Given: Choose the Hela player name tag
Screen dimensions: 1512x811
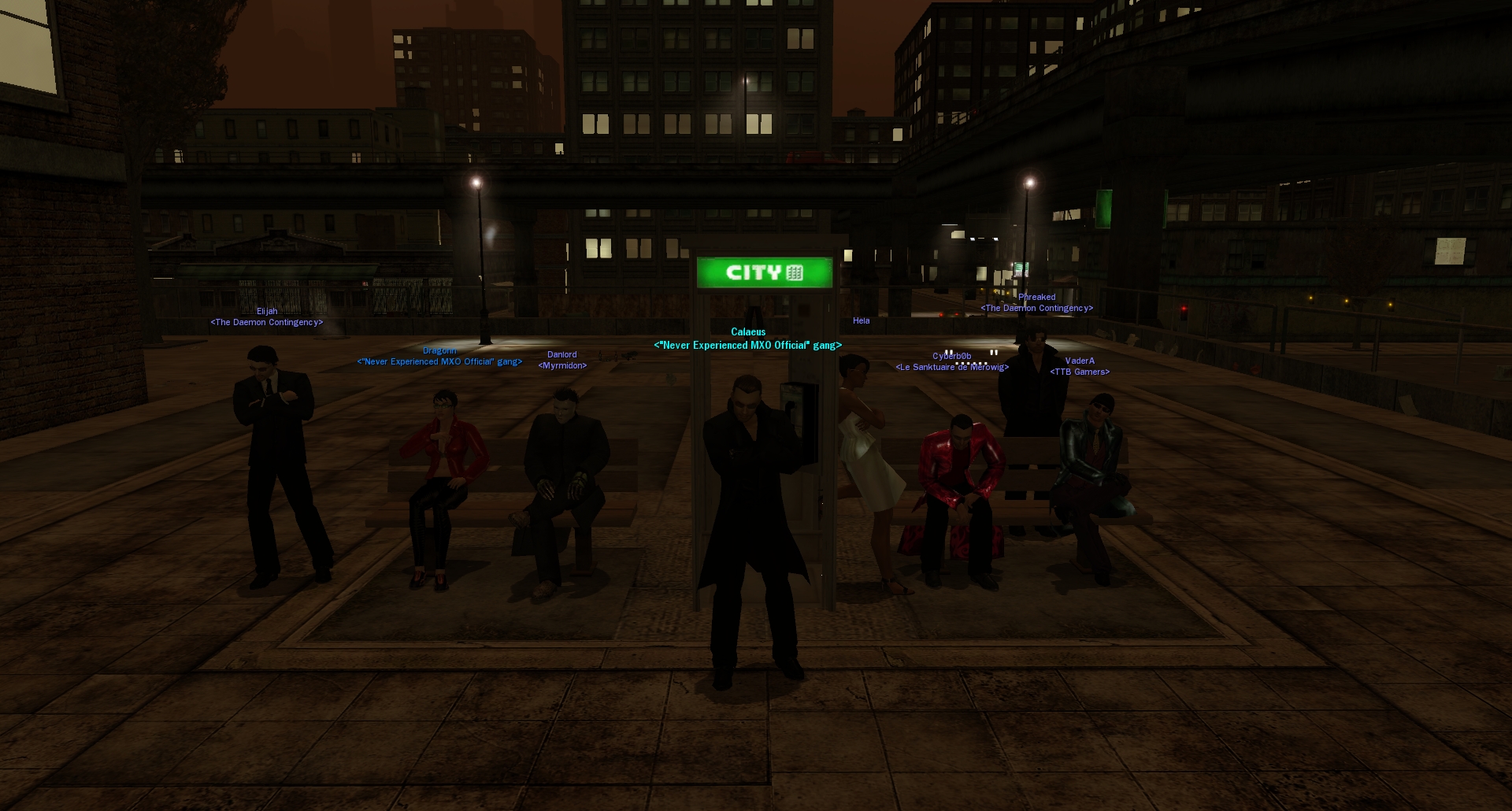Looking at the screenshot, I should click(x=862, y=321).
